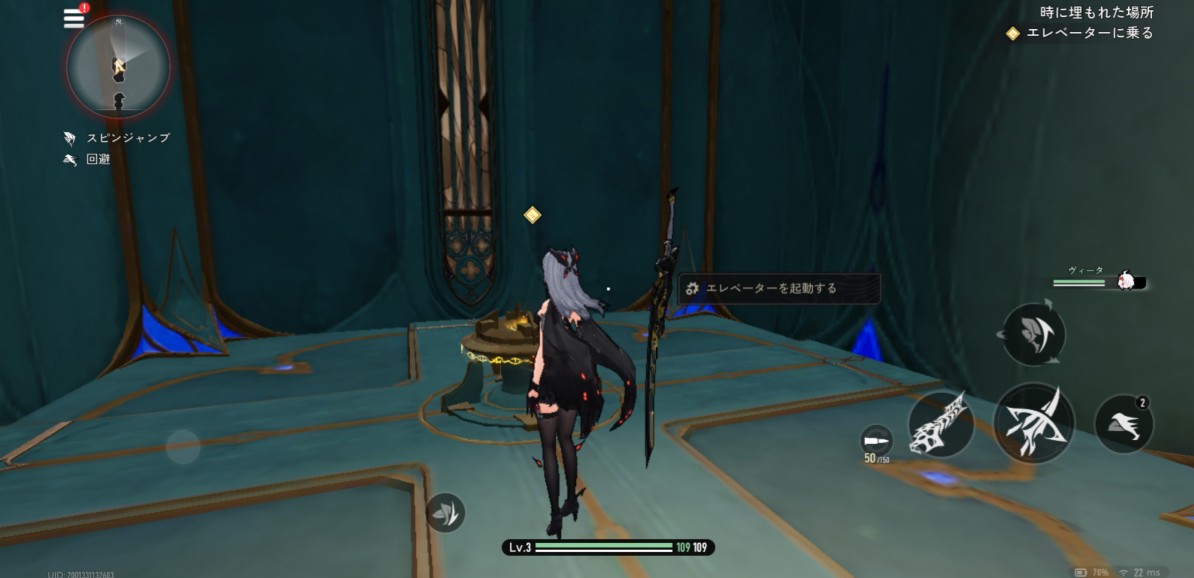Screen dimensions: 1194x578
Task: Use the gun weapon skill button
Action: (x=941, y=424)
